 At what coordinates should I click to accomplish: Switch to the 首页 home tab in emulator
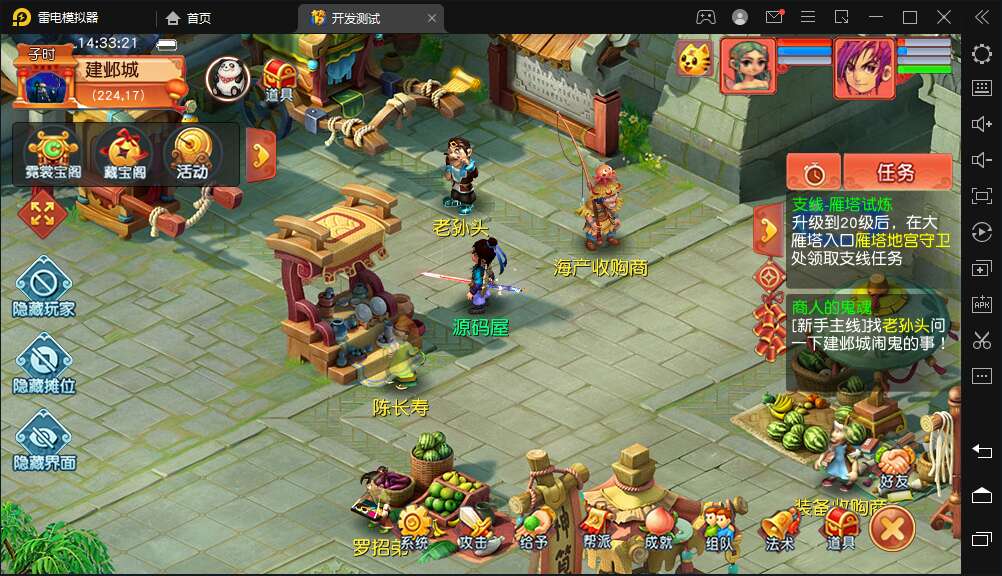[x=189, y=18]
